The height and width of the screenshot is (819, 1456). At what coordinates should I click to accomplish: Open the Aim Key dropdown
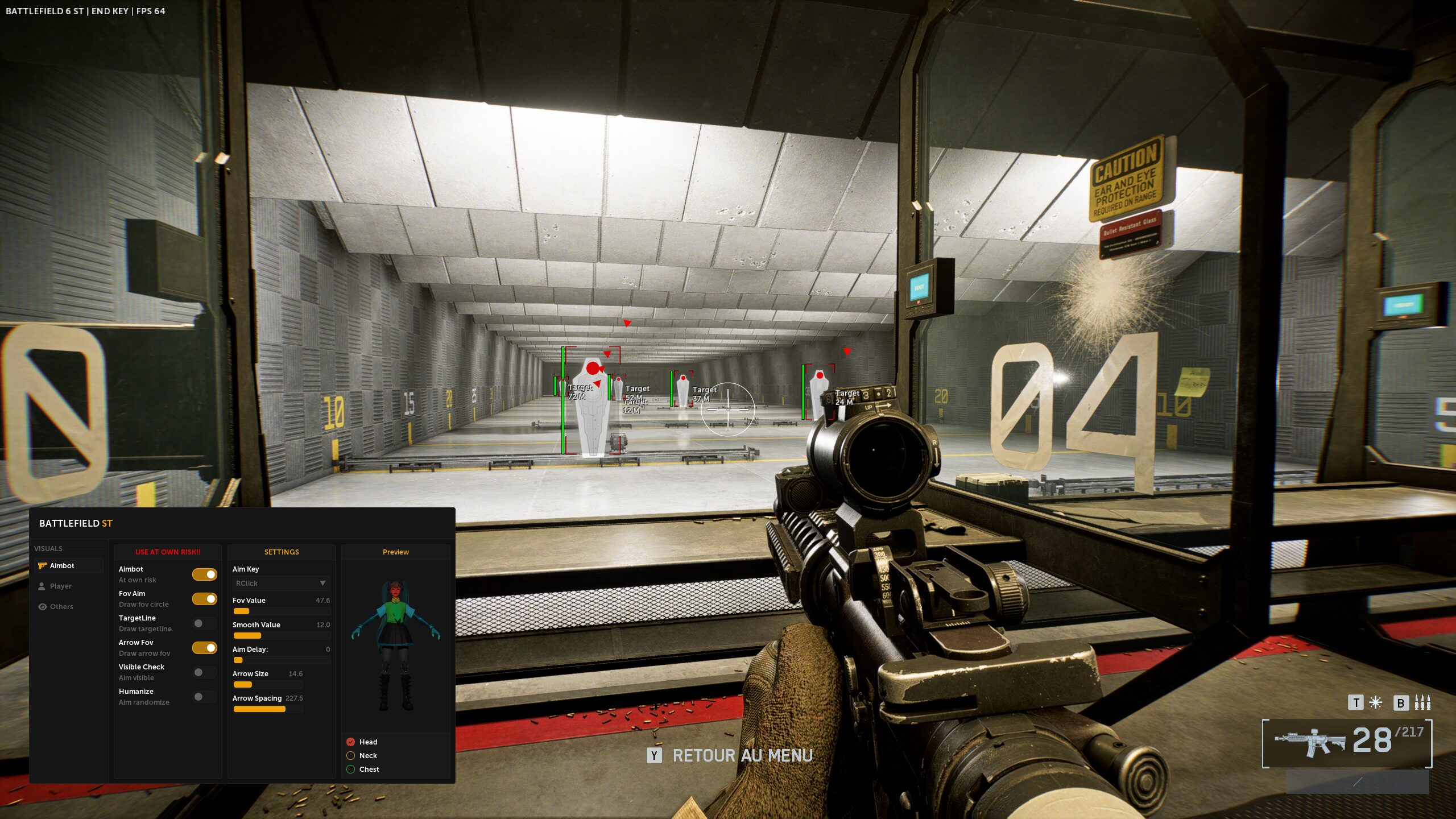(x=281, y=583)
